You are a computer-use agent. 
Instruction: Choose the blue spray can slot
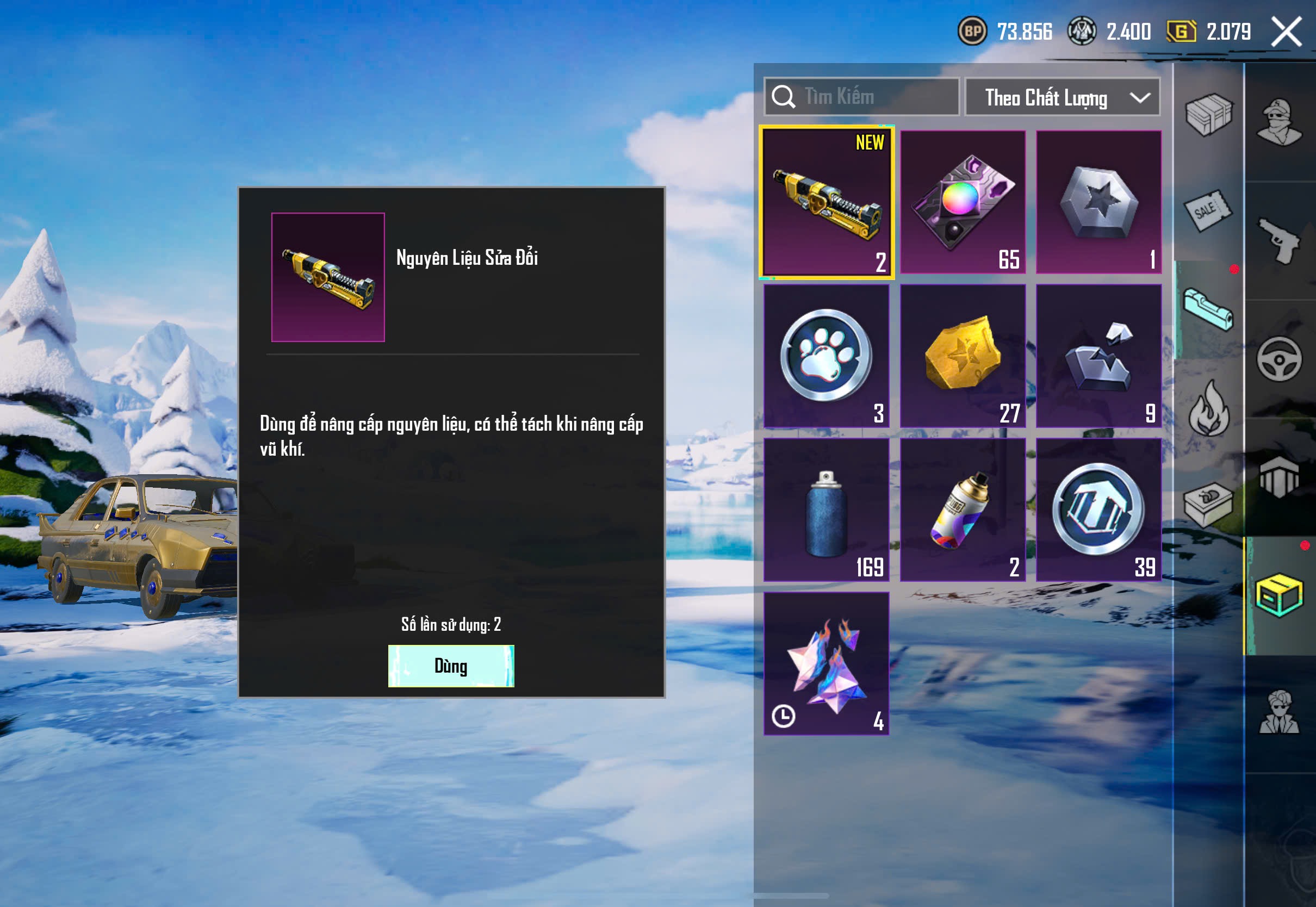click(x=826, y=510)
